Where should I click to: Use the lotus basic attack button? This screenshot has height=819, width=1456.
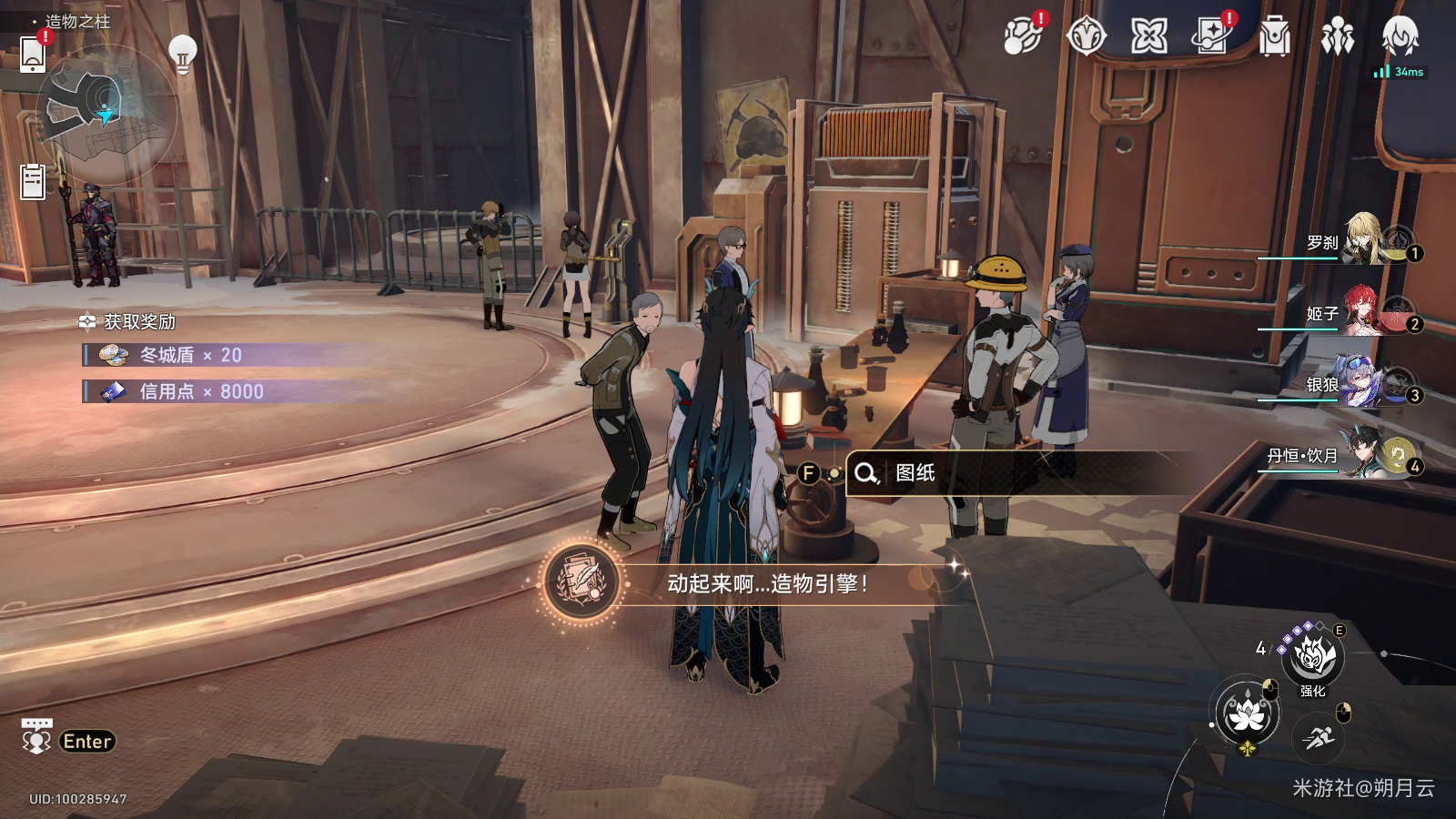(x=1247, y=714)
